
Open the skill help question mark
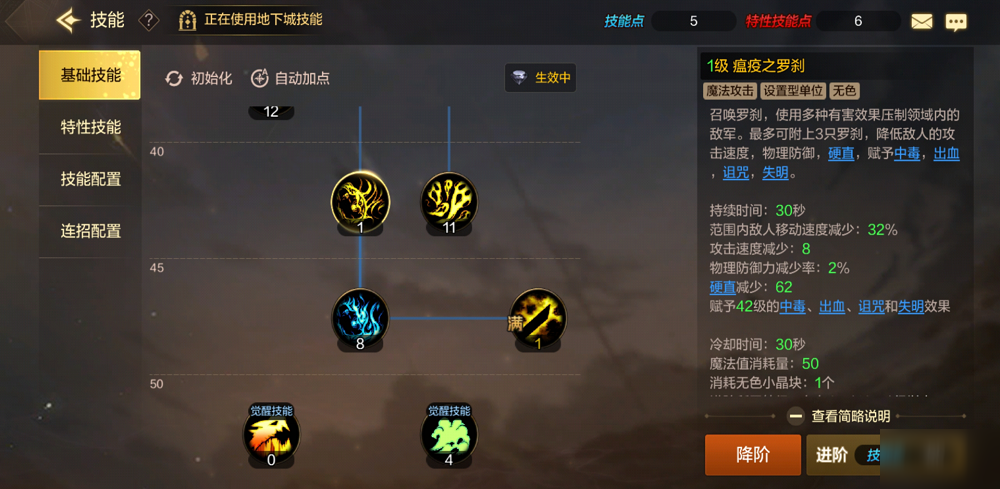[x=149, y=20]
